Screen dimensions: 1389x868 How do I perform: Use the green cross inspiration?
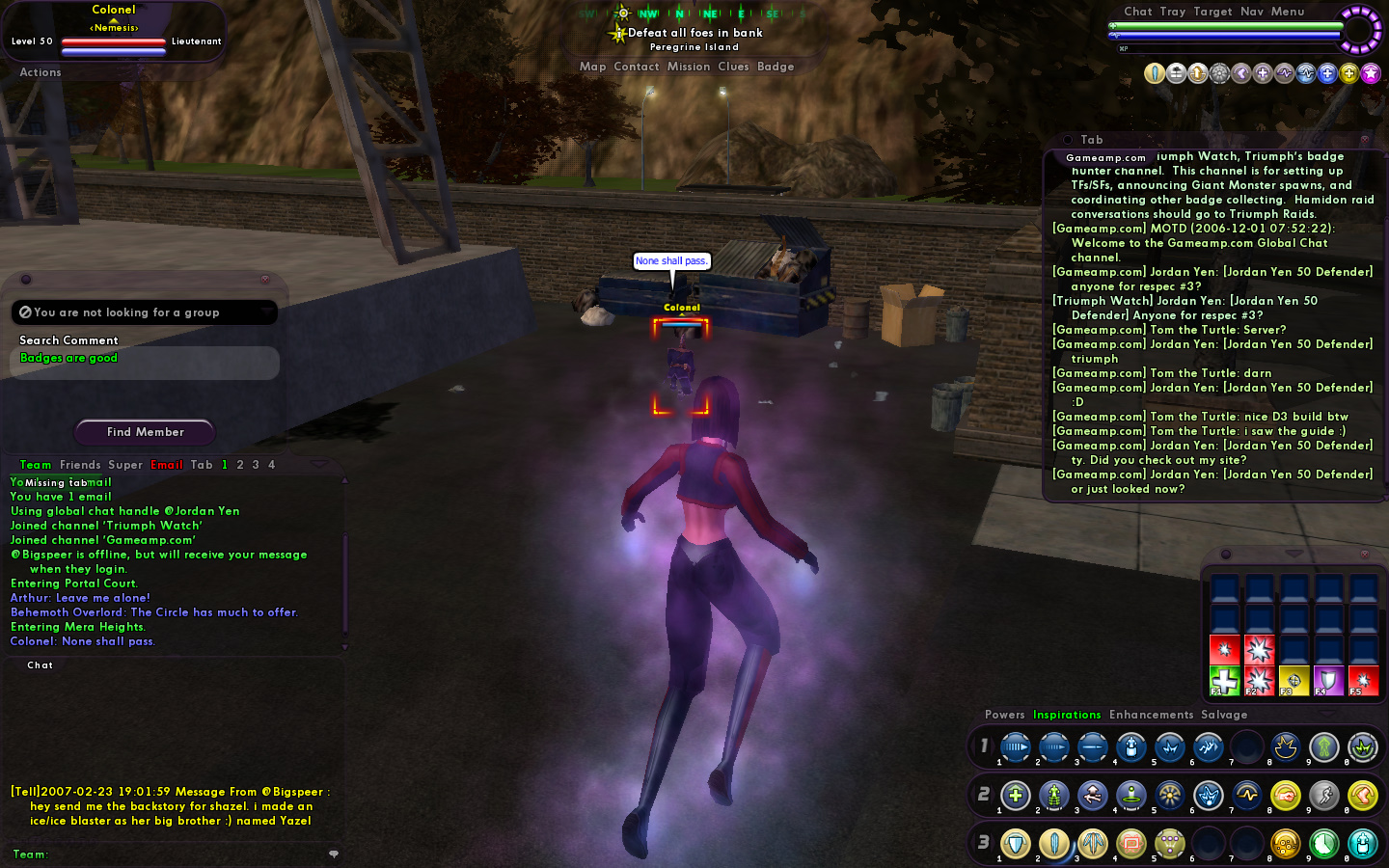[1224, 680]
